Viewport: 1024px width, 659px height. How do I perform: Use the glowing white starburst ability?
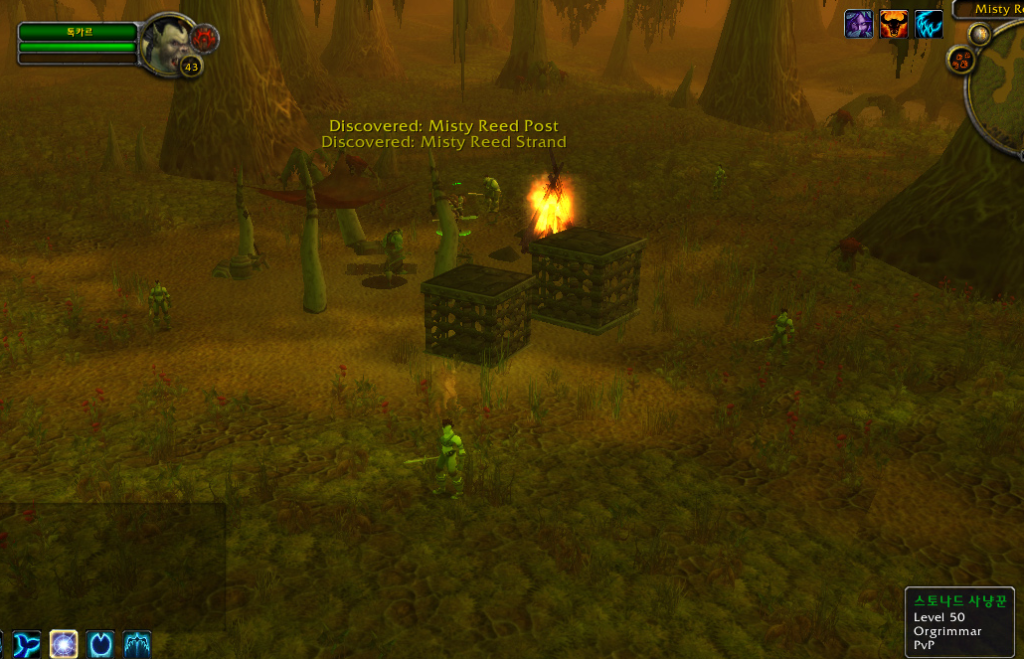point(65,644)
